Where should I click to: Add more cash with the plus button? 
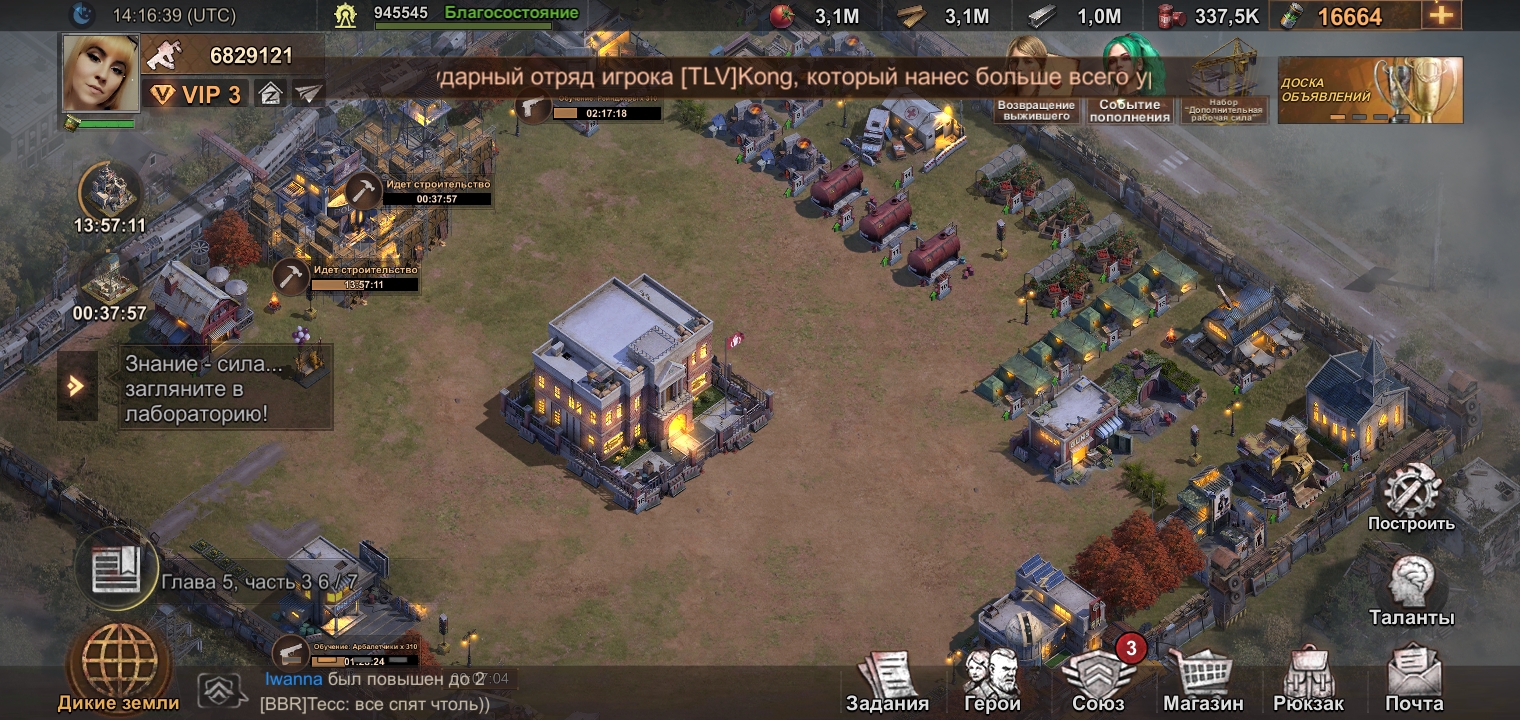(x=1441, y=16)
